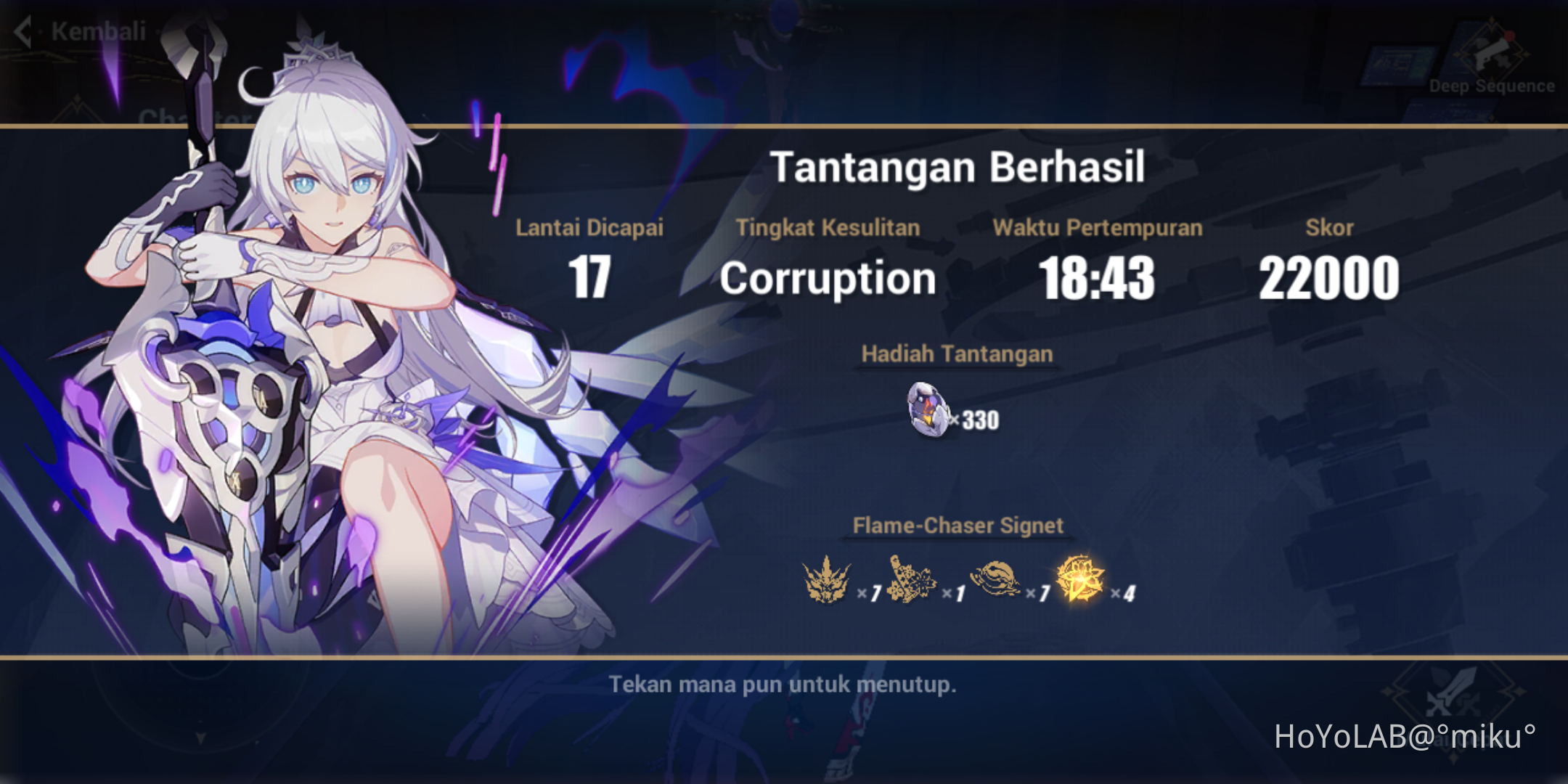
Task: Tap Tekan mana pun untuk menutup to close
Action: 783,685
